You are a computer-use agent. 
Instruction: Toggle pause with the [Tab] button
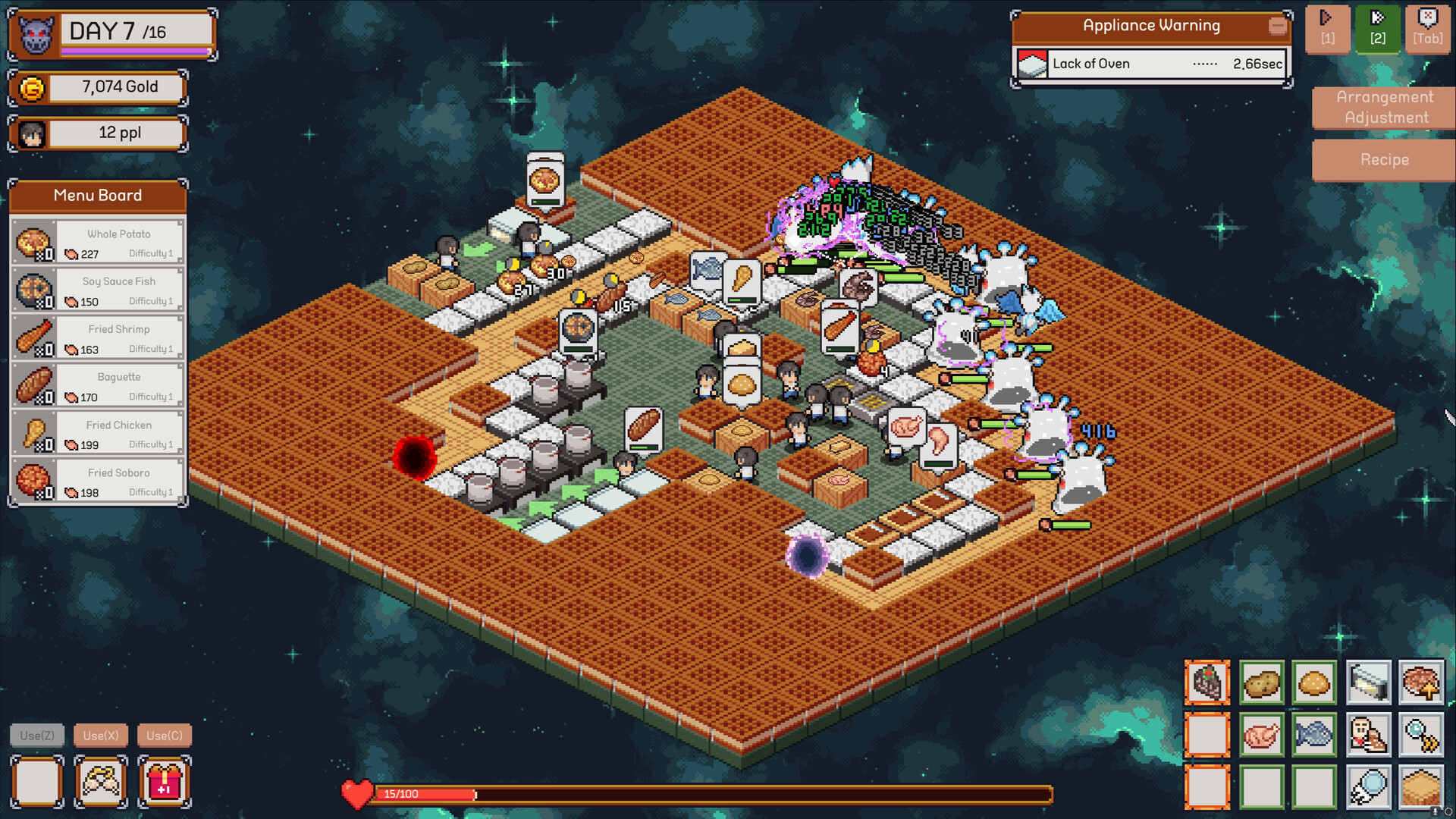(1428, 29)
